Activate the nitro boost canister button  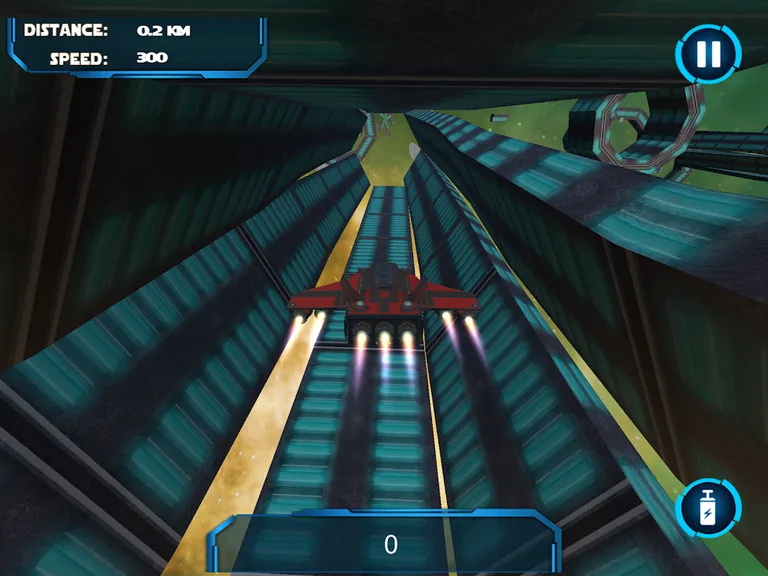coord(709,509)
